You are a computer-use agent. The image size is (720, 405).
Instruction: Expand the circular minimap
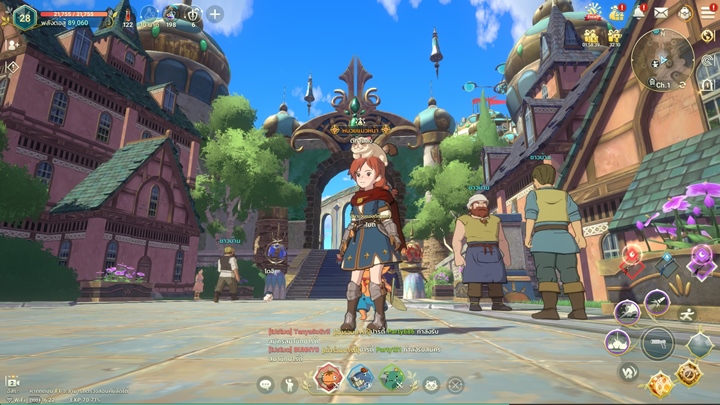point(662,56)
